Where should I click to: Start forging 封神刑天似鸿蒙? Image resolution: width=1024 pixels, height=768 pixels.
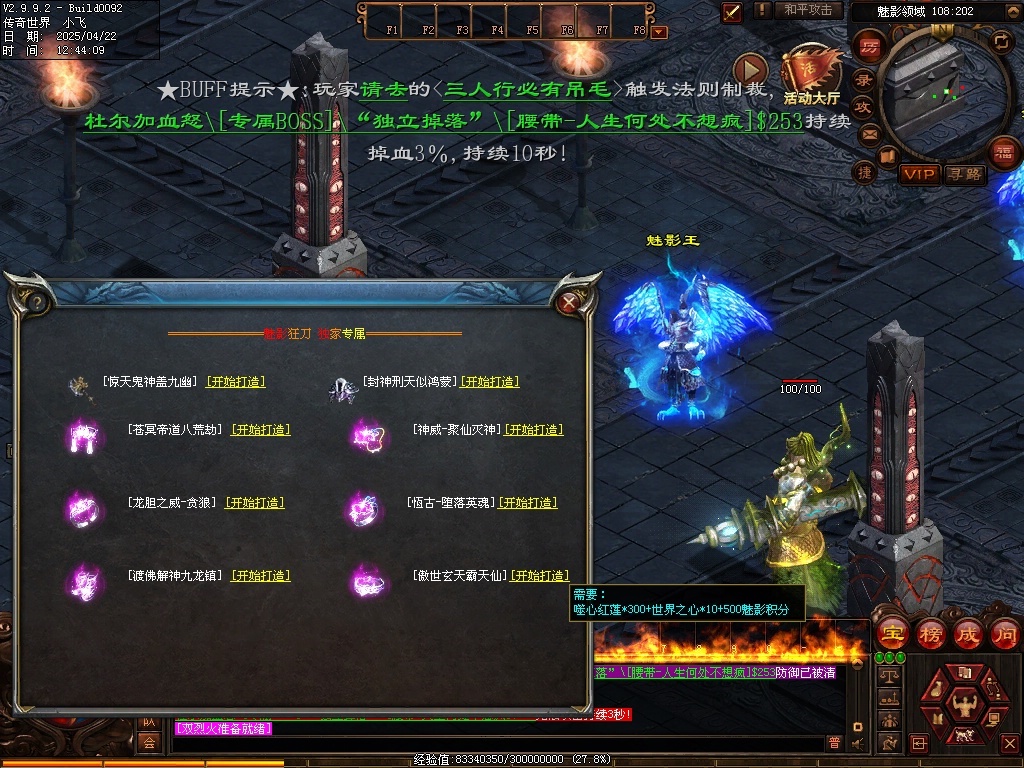point(490,382)
